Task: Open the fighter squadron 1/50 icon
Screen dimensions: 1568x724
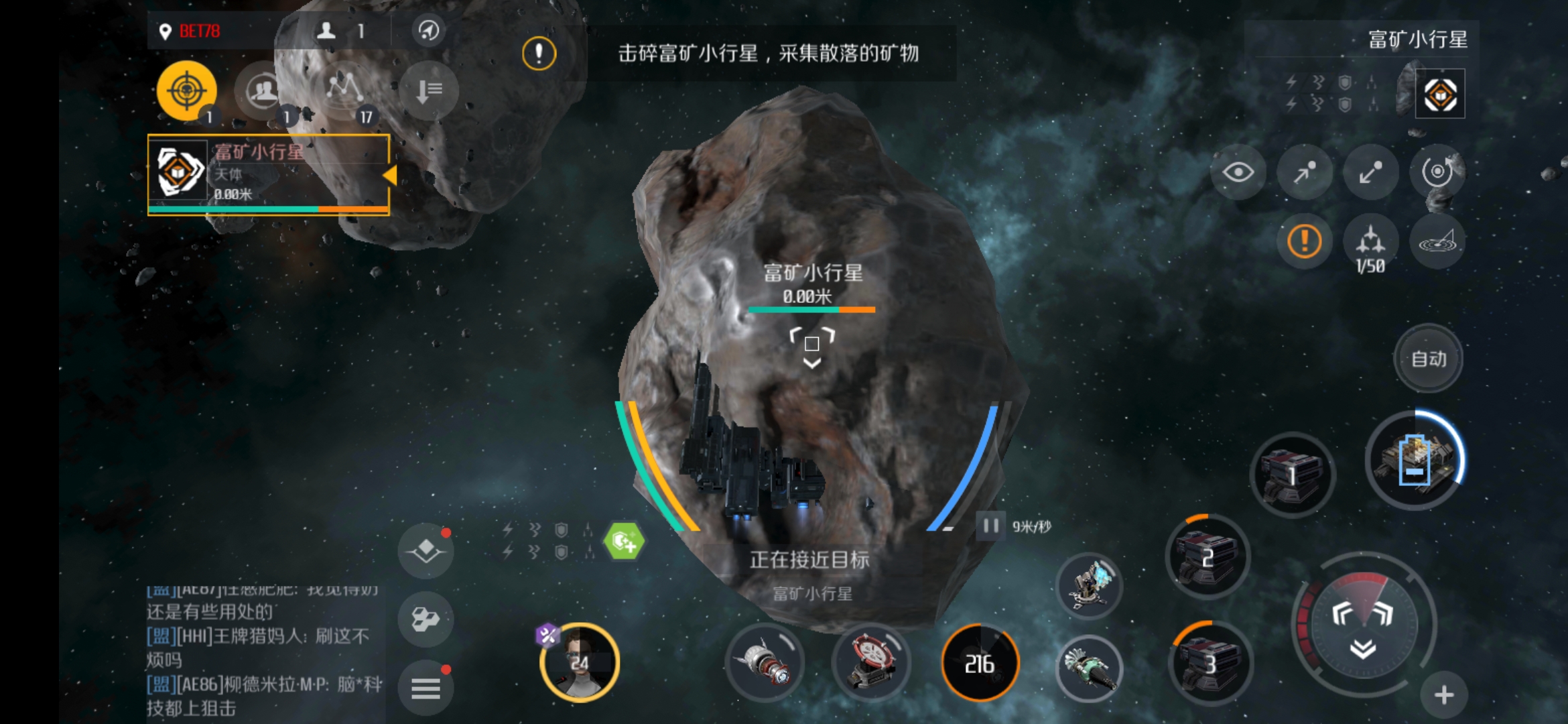Action: (1371, 243)
